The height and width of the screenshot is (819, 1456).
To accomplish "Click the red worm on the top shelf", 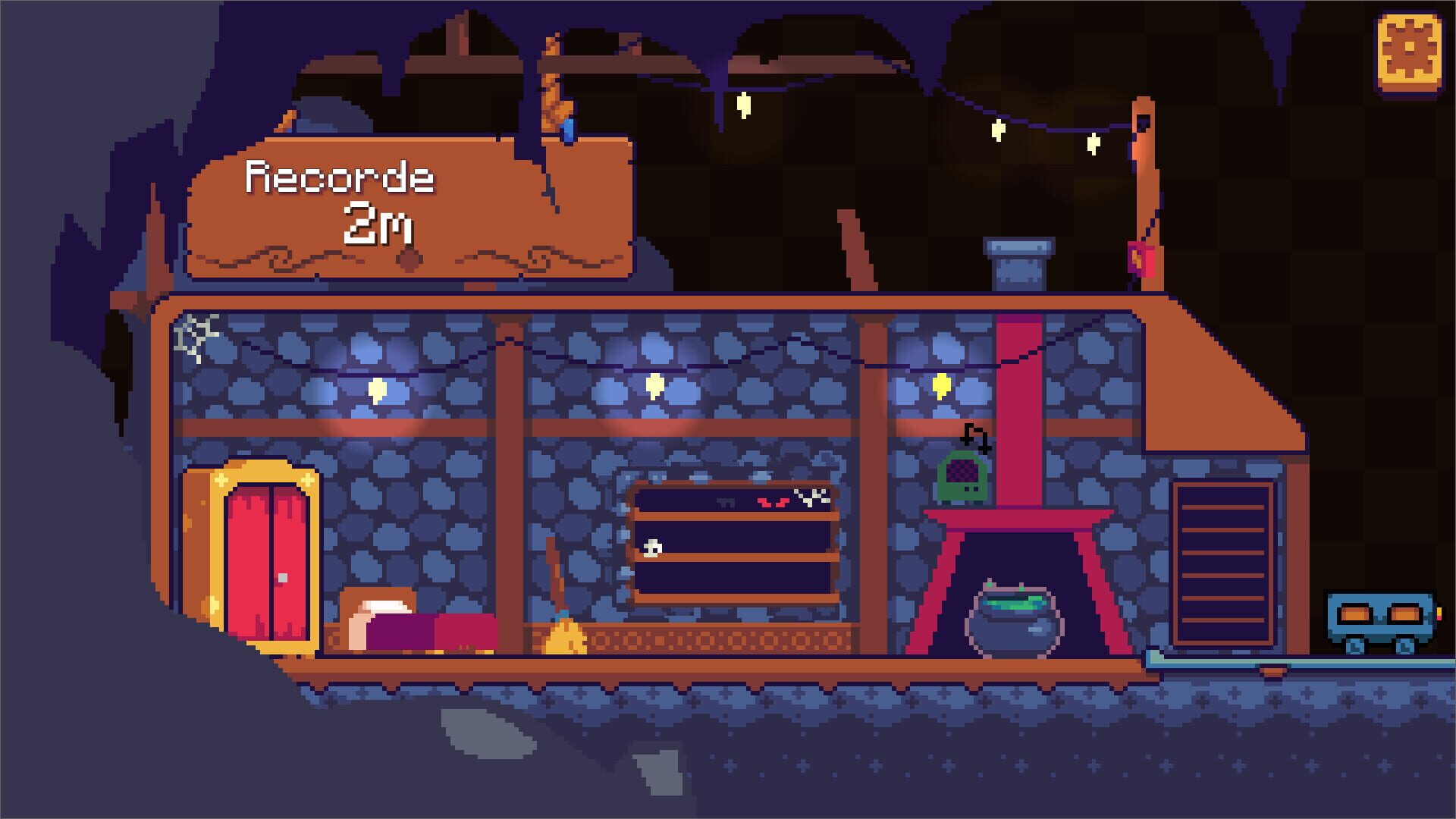I will click(x=773, y=502).
